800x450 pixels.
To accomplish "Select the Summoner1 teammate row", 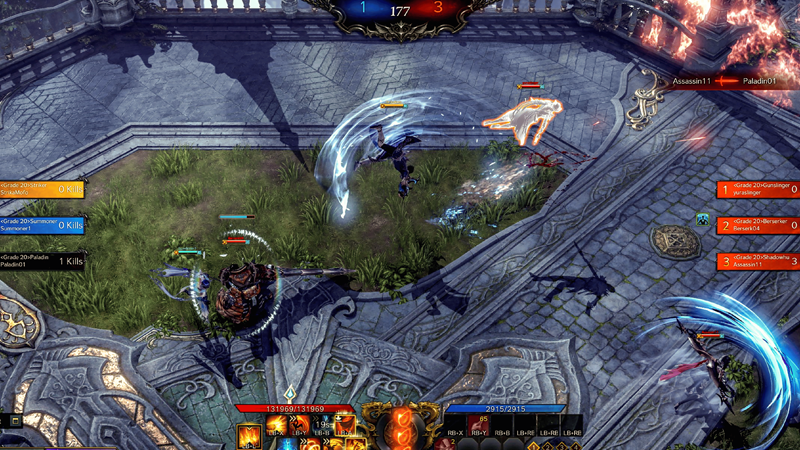I will 42,225.
